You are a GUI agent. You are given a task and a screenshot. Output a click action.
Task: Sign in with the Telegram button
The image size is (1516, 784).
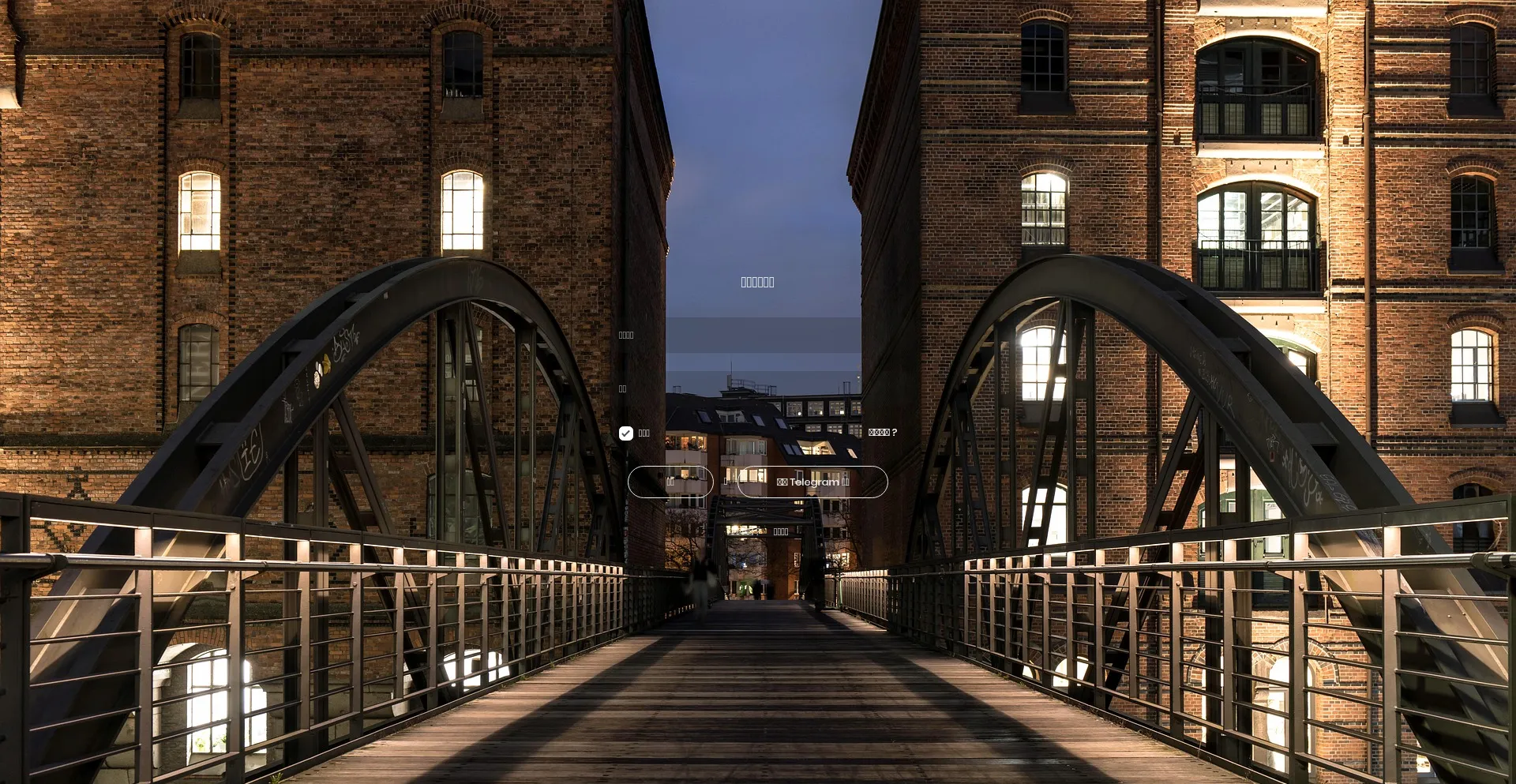point(812,482)
